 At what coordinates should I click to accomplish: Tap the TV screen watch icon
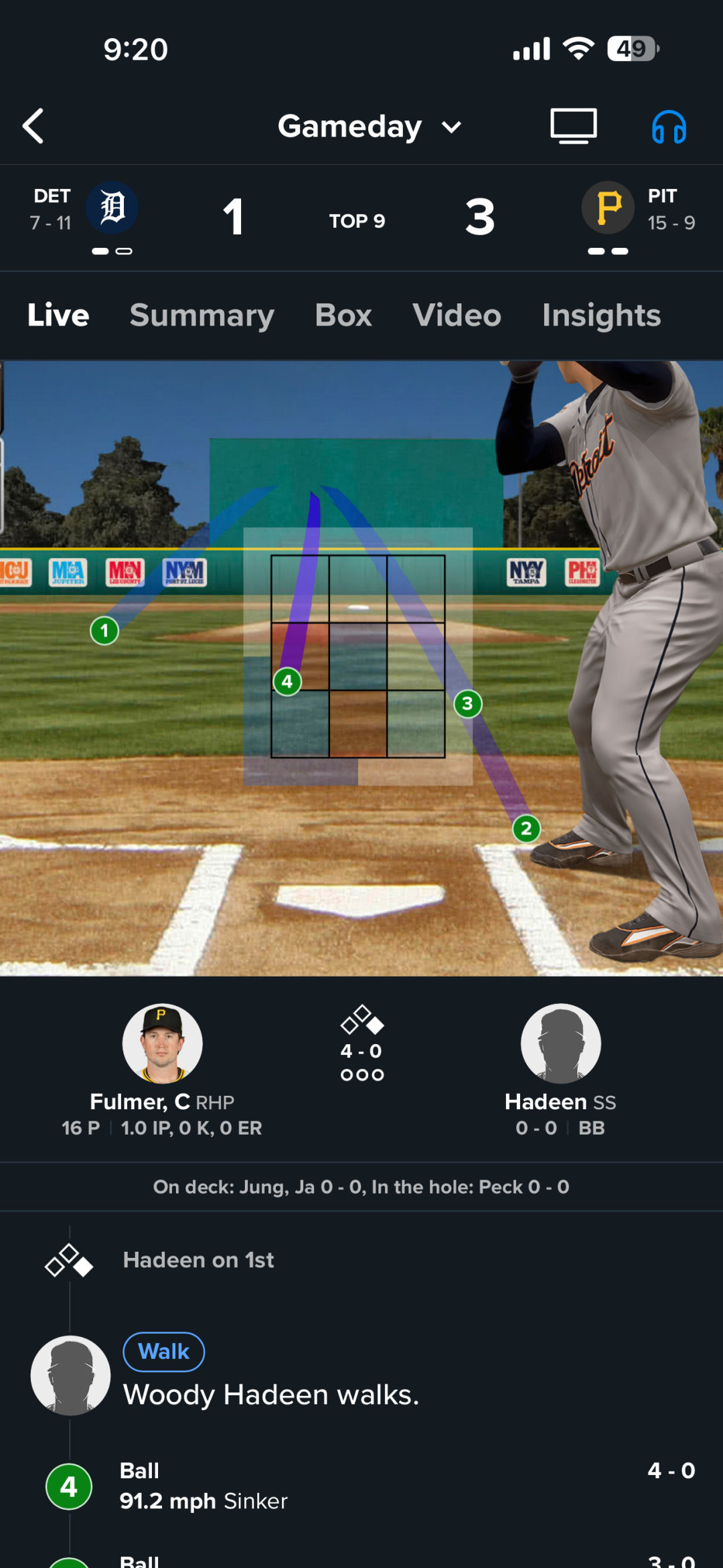coord(574,126)
